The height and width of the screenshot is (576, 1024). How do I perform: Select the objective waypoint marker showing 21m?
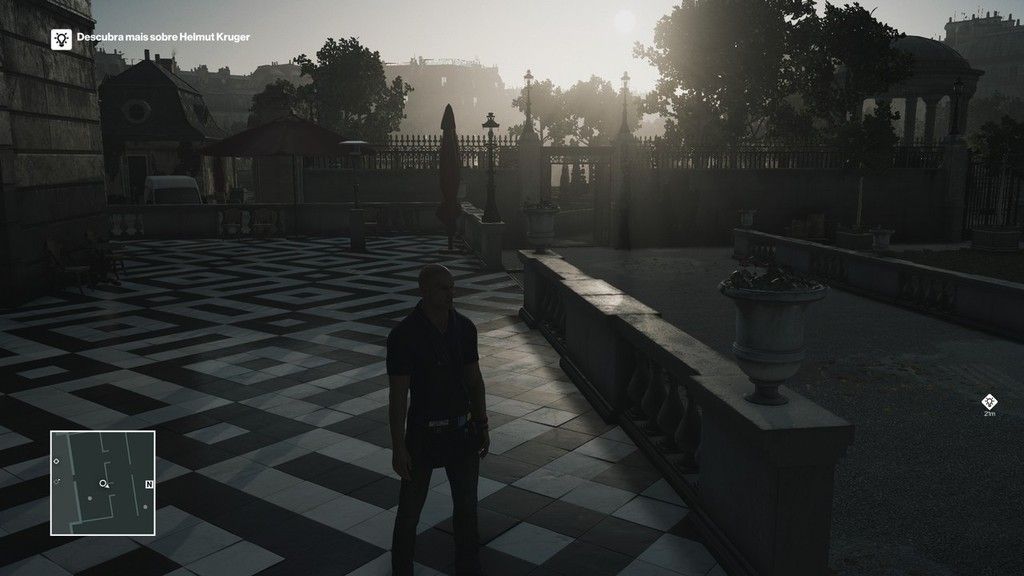coord(989,402)
